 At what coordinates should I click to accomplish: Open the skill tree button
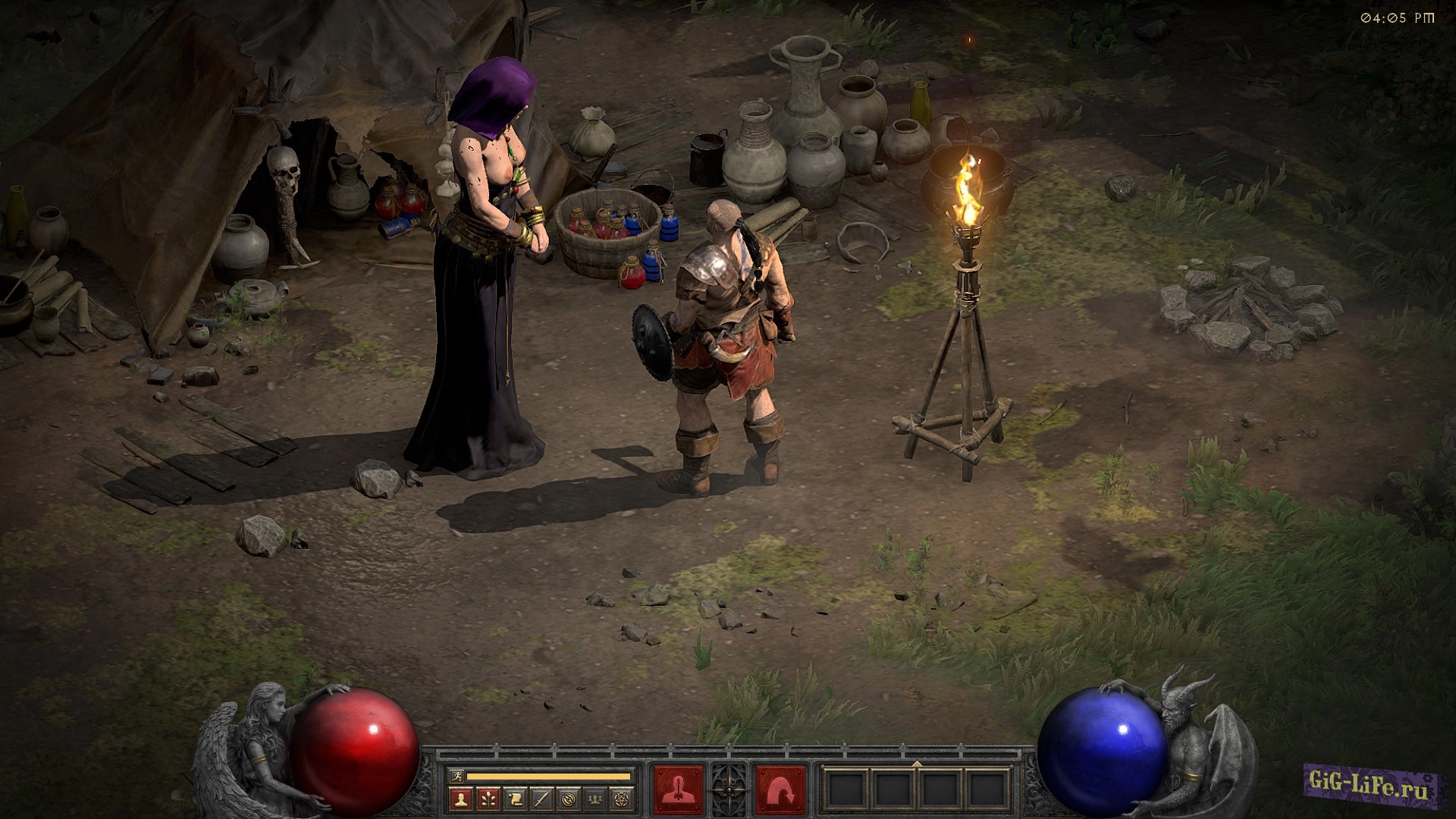click(488, 799)
